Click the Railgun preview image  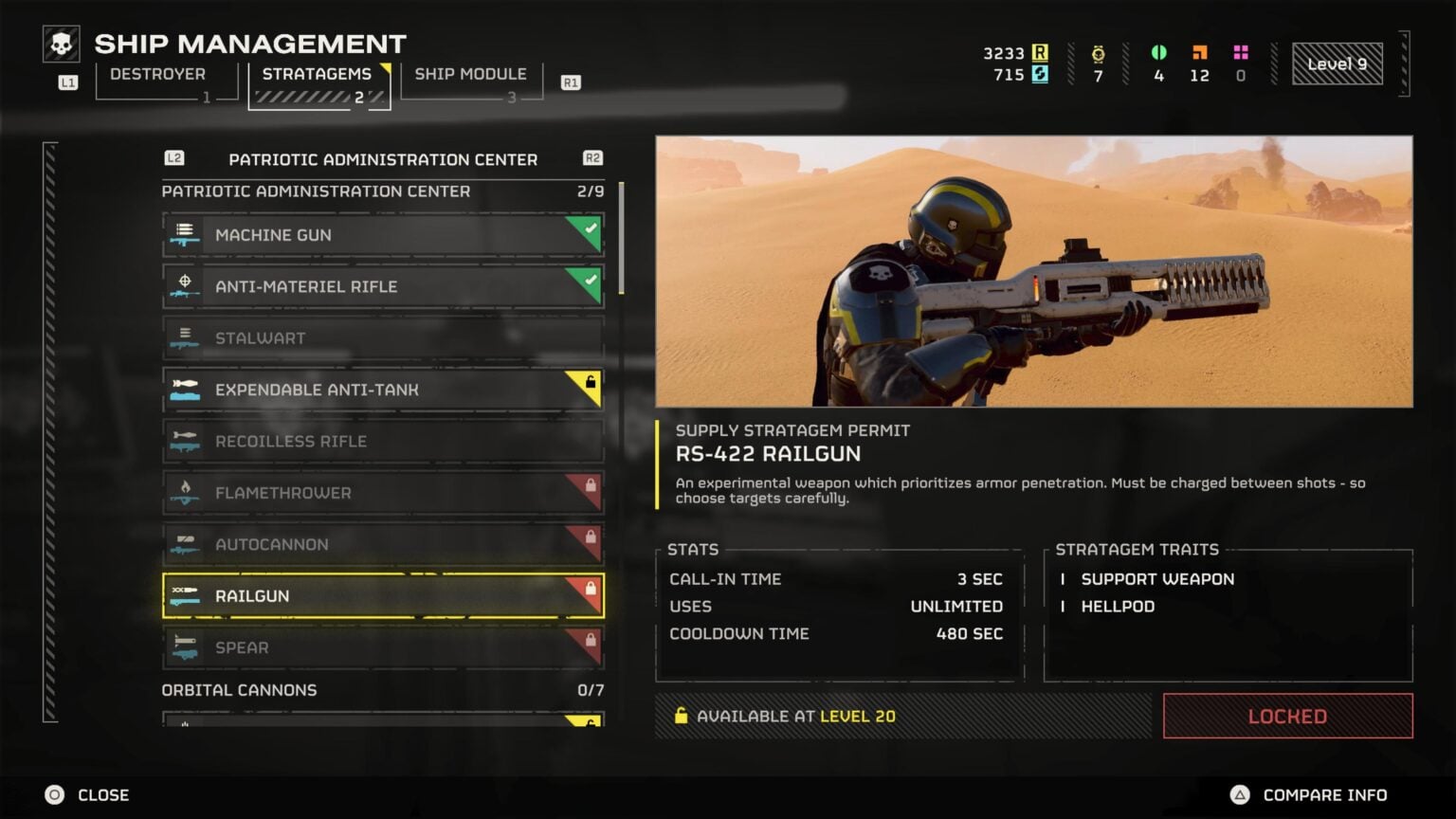point(1033,272)
